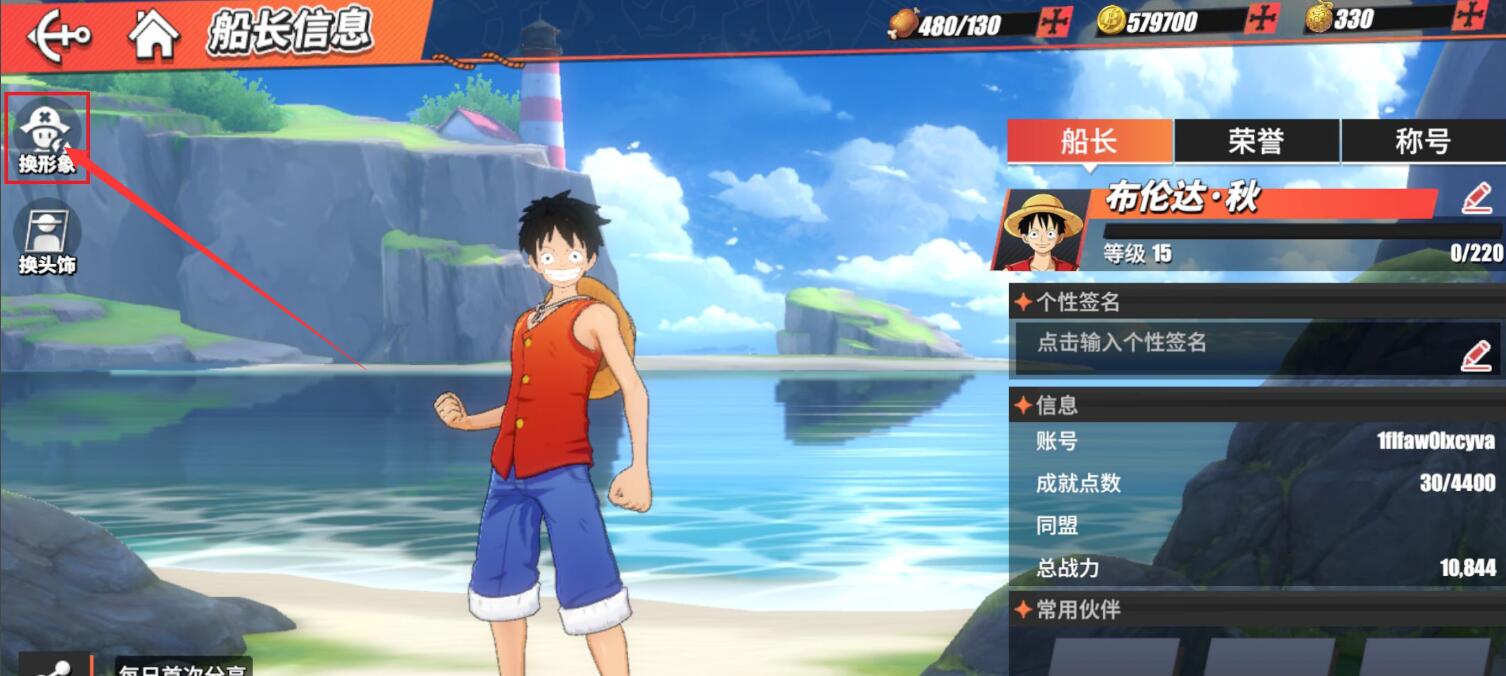The height and width of the screenshot is (676, 1506).
Task: Open the 换头饰 change headwear option
Action: [x=47, y=236]
